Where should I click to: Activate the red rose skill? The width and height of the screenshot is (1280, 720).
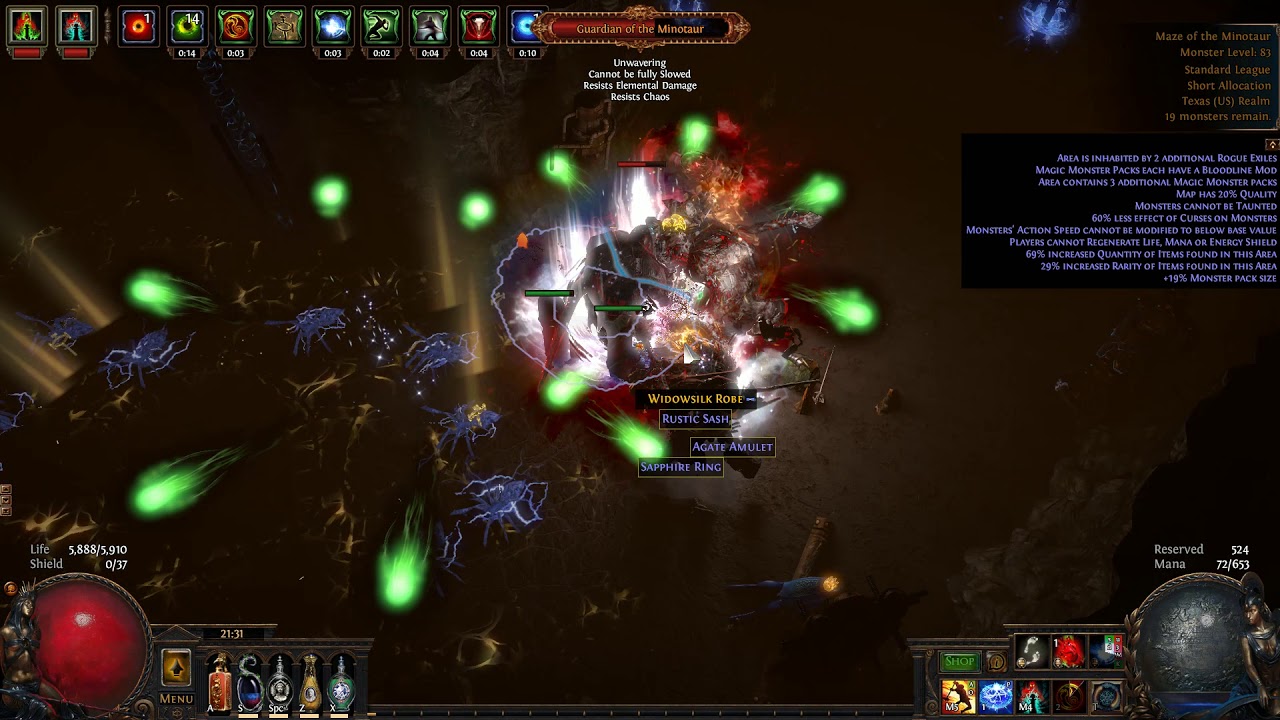(1069, 652)
